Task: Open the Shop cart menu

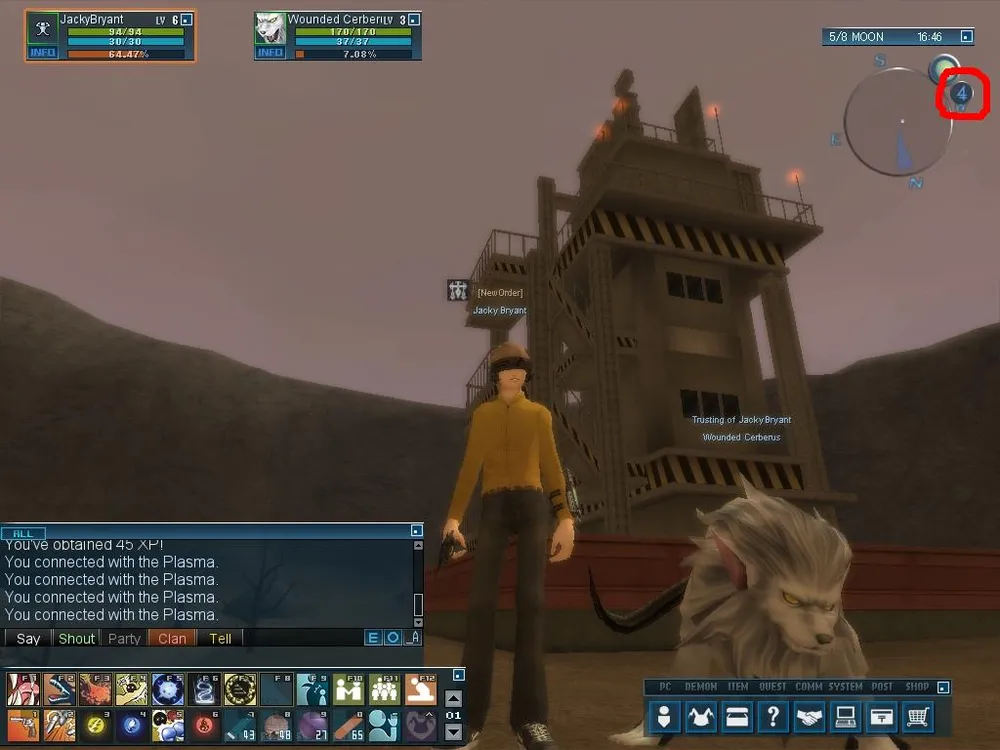Action: point(917,716)
